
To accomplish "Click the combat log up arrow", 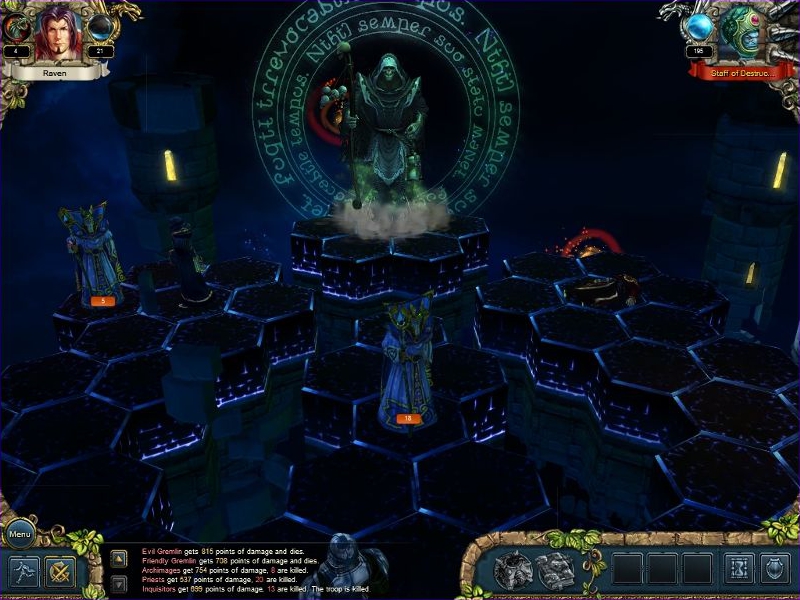I will coord(118,559).
